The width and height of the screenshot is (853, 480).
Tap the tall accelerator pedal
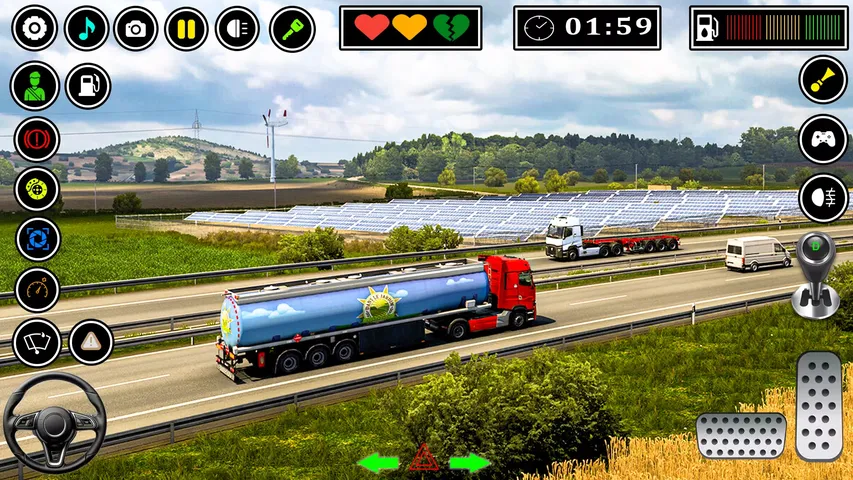pos(819,405)
